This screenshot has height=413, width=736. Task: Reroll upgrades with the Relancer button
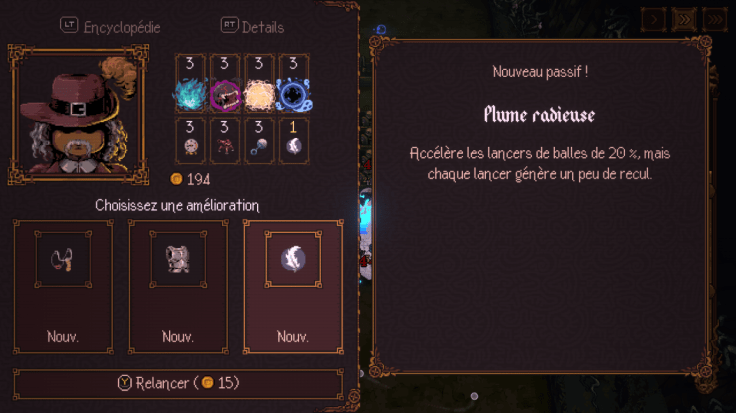coord(178,383)
